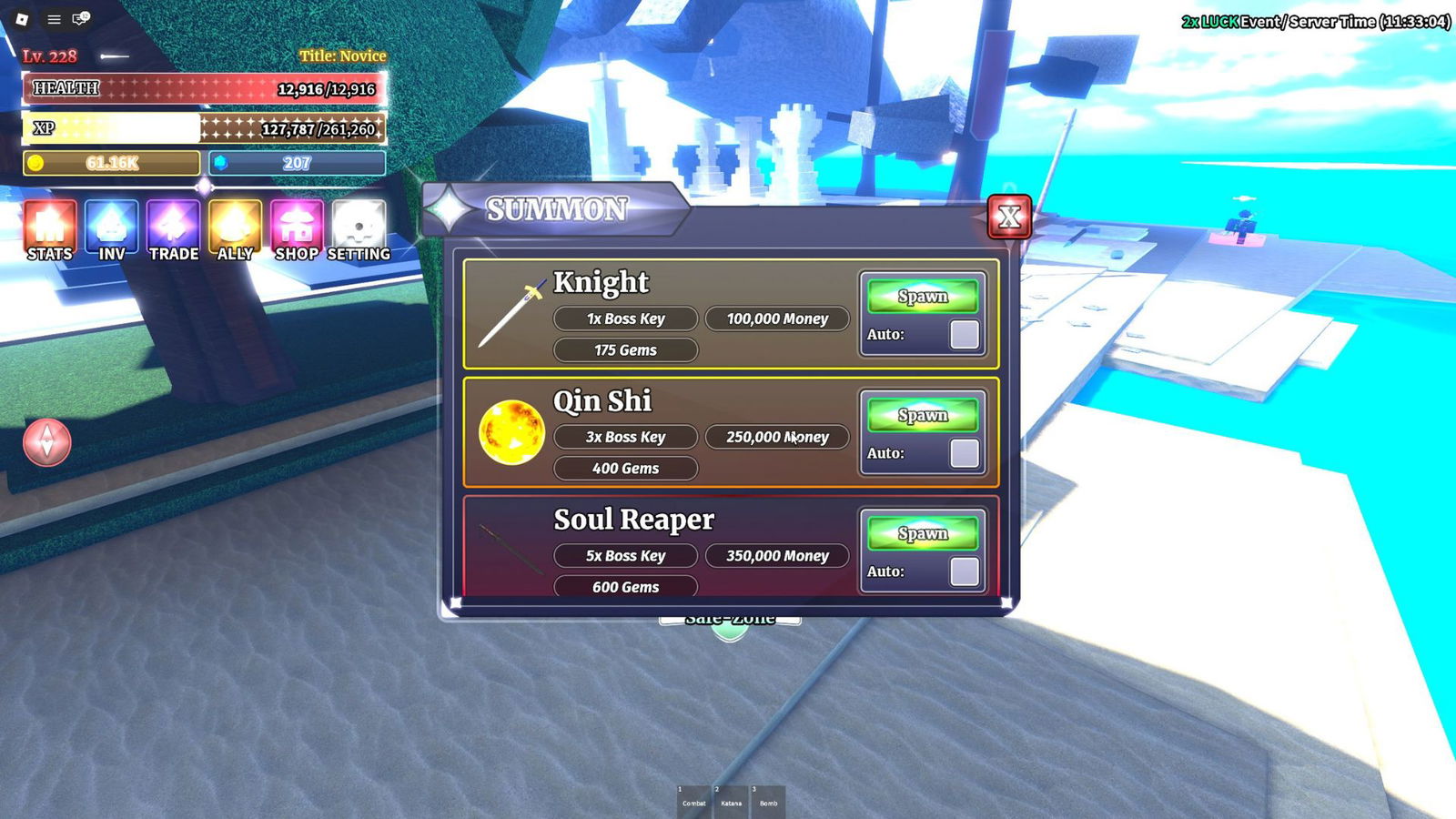Viewport: 1456px width, 819px height.
Task: Open the Roblox hamburger menu
Action: (x=54, y=19)
